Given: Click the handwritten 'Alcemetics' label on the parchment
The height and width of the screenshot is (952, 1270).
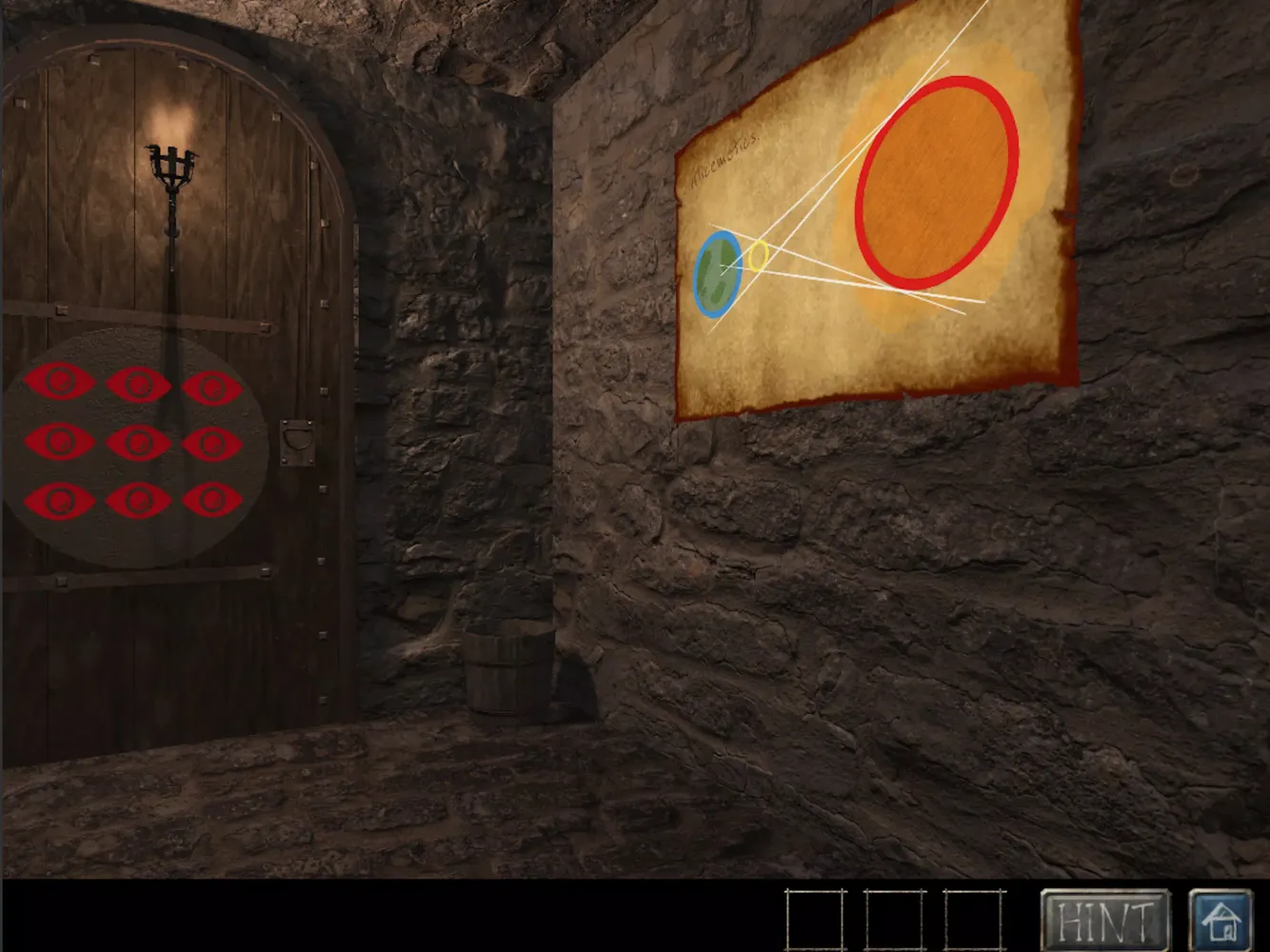Looking at the screenshot, I should tap(725, 158).
